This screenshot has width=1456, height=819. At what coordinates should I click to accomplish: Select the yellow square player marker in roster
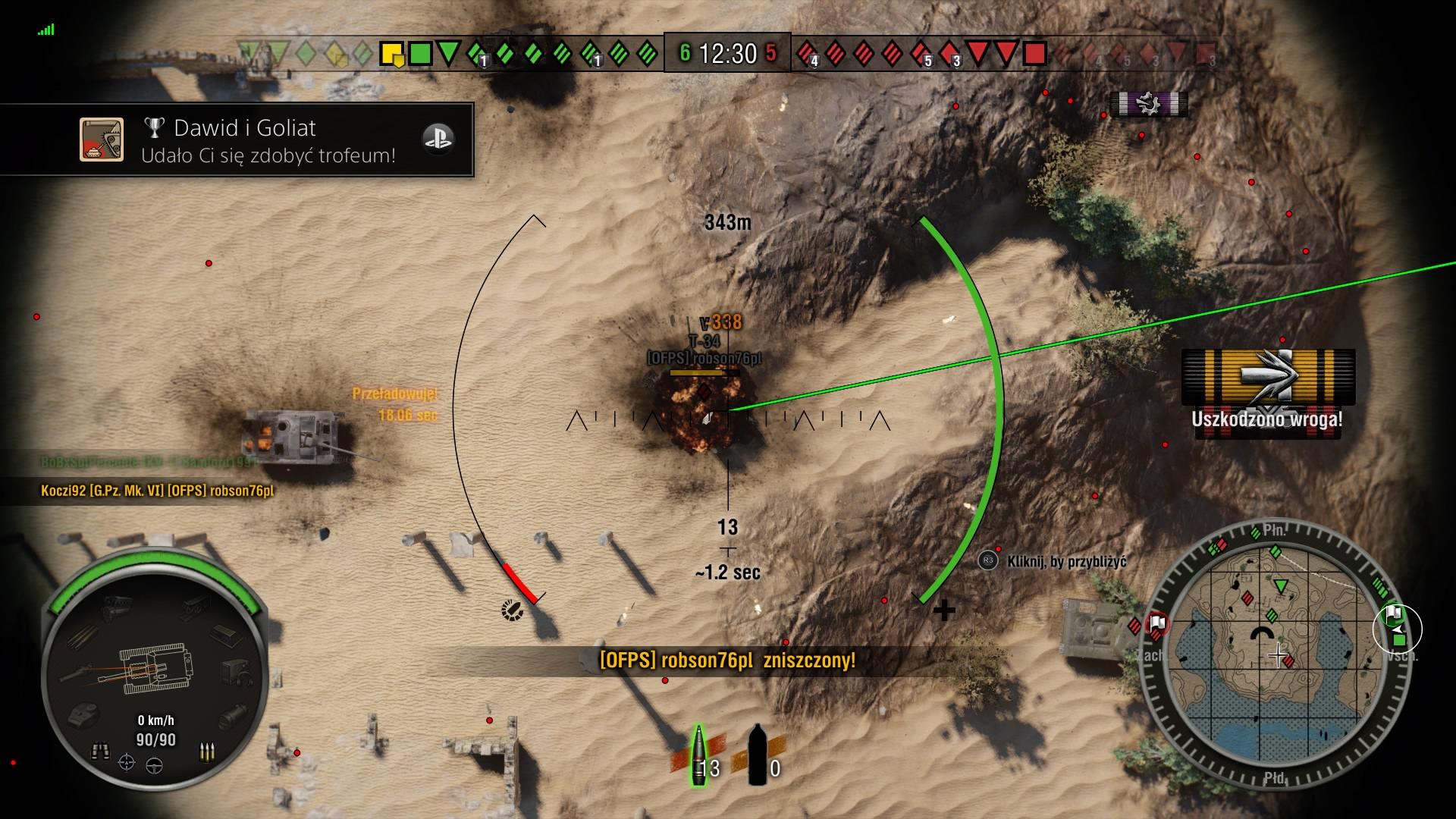tap(391, 54)
